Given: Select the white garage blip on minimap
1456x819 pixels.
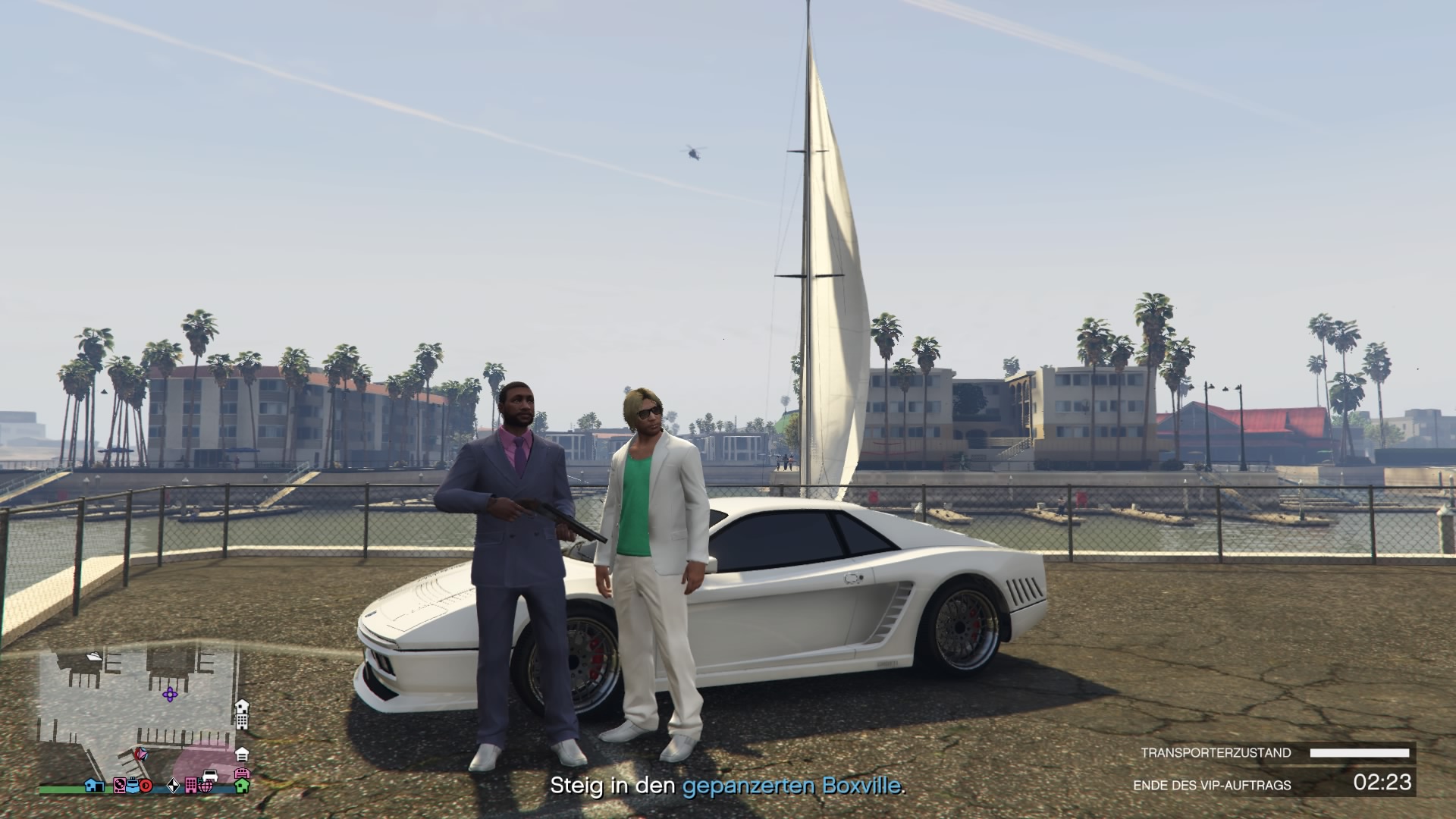Looking at the screenshot, I should 241,754.
